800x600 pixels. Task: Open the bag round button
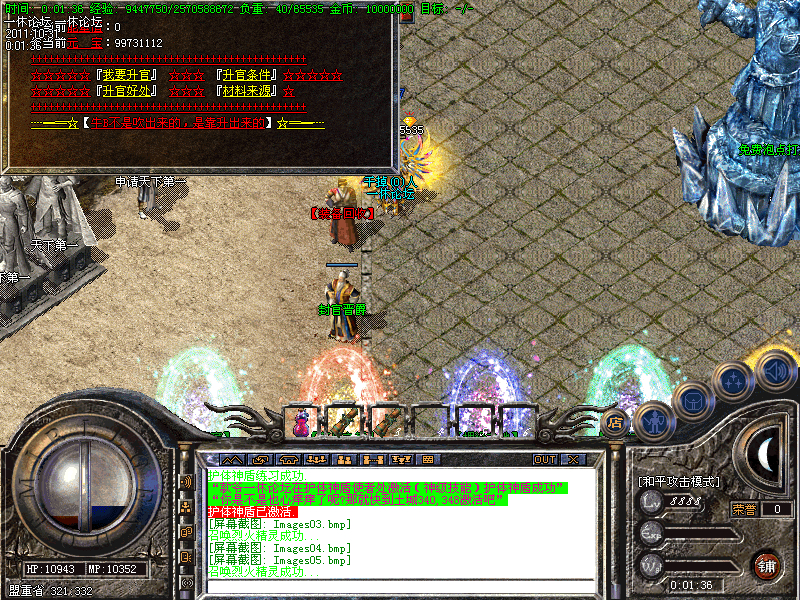pyautogui.click(x=692, y=402)
